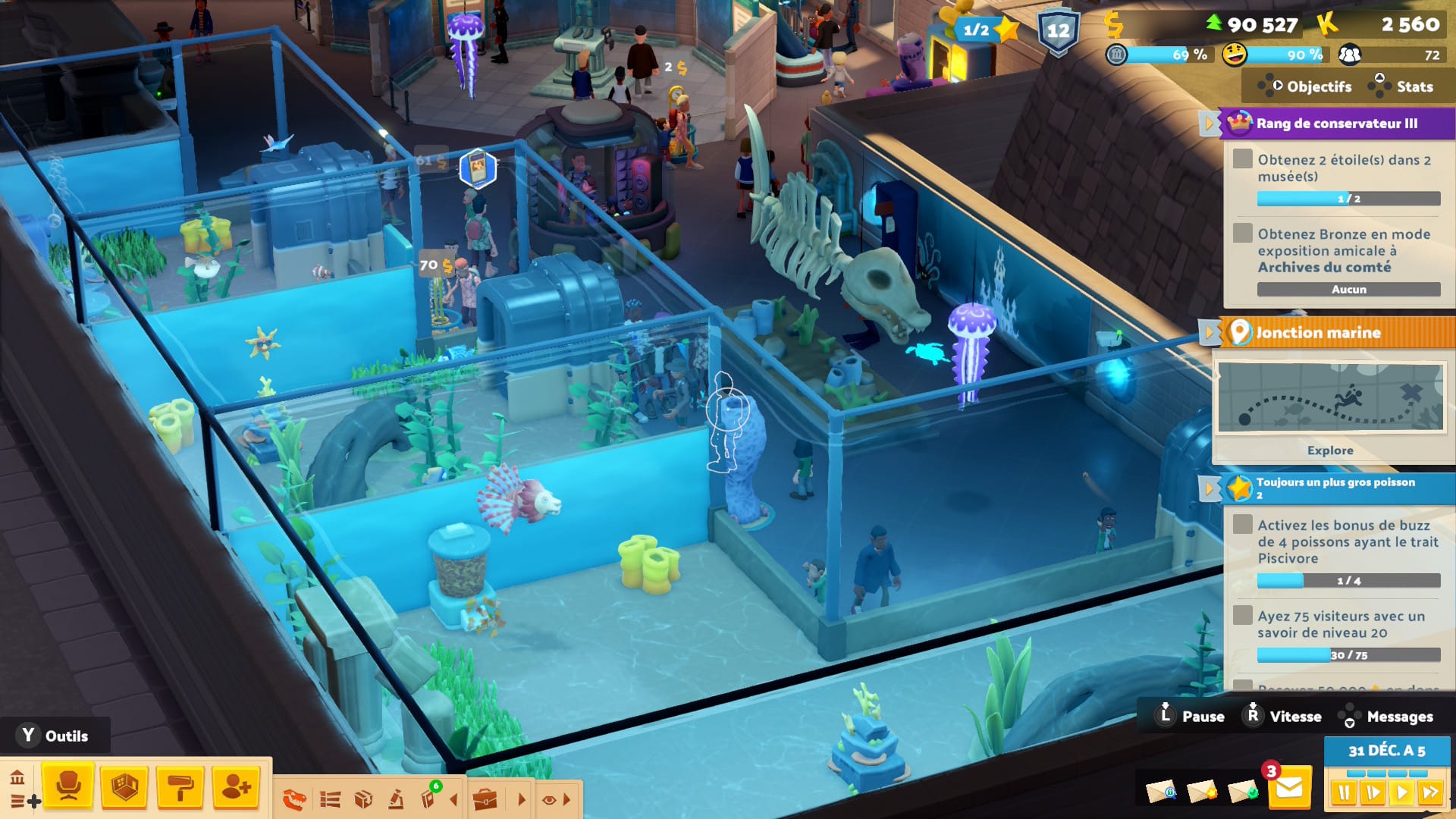The width and height of the screenshot is (1456, 819).
Task: Toggle the eye visibility options
Action: coord(550,799)
